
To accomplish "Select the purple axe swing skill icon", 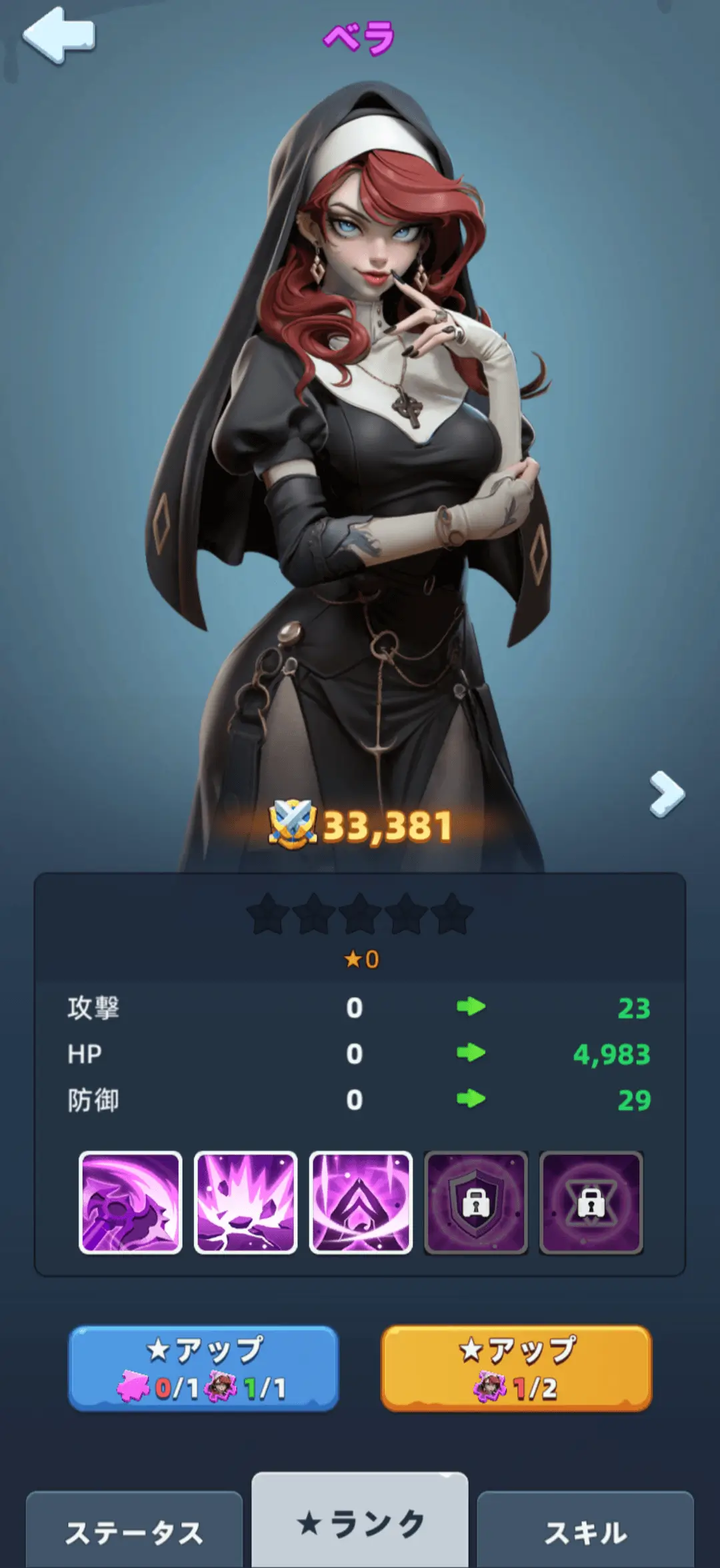I will [131, 1203].
